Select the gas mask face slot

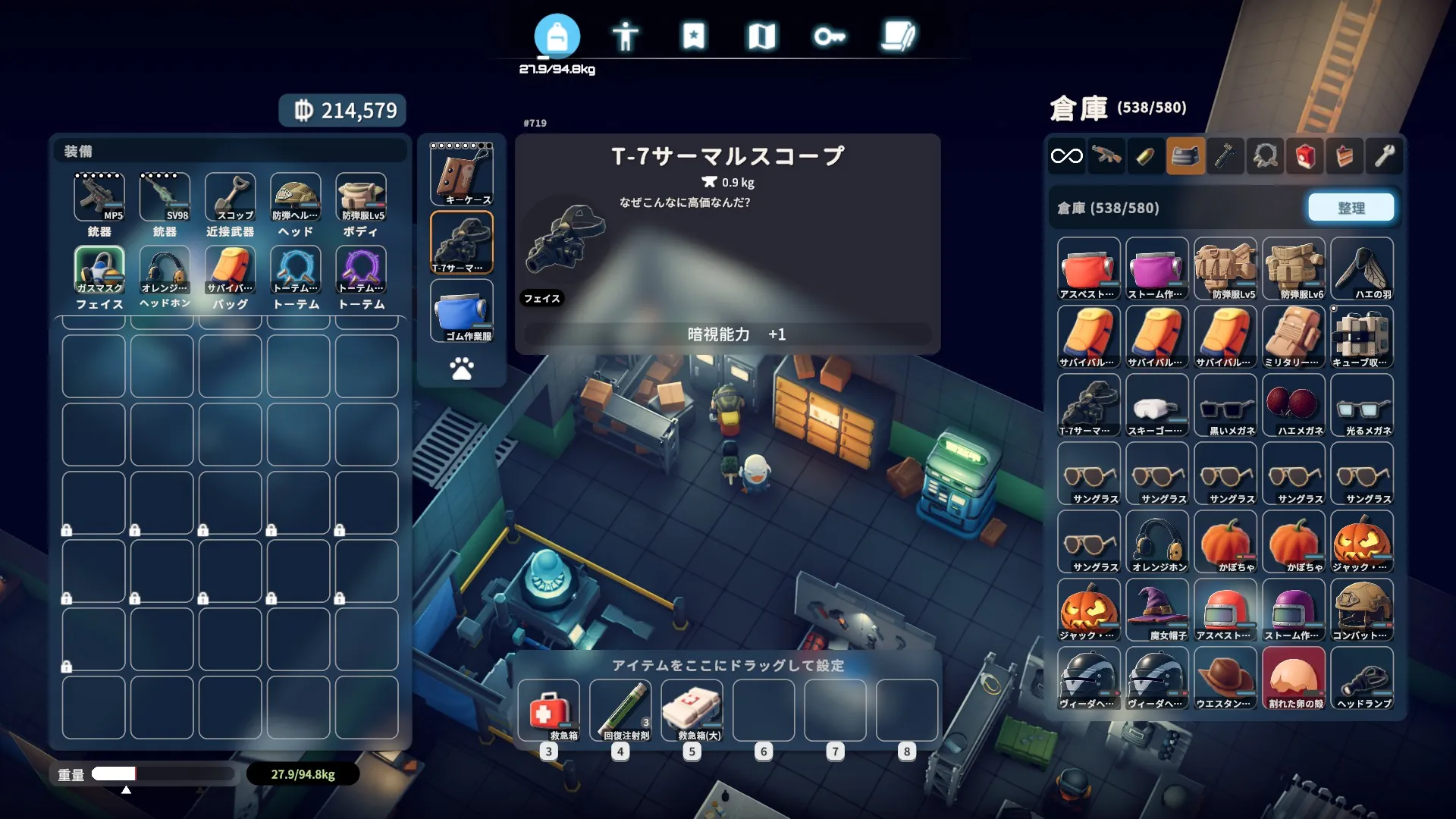(99, 269)
